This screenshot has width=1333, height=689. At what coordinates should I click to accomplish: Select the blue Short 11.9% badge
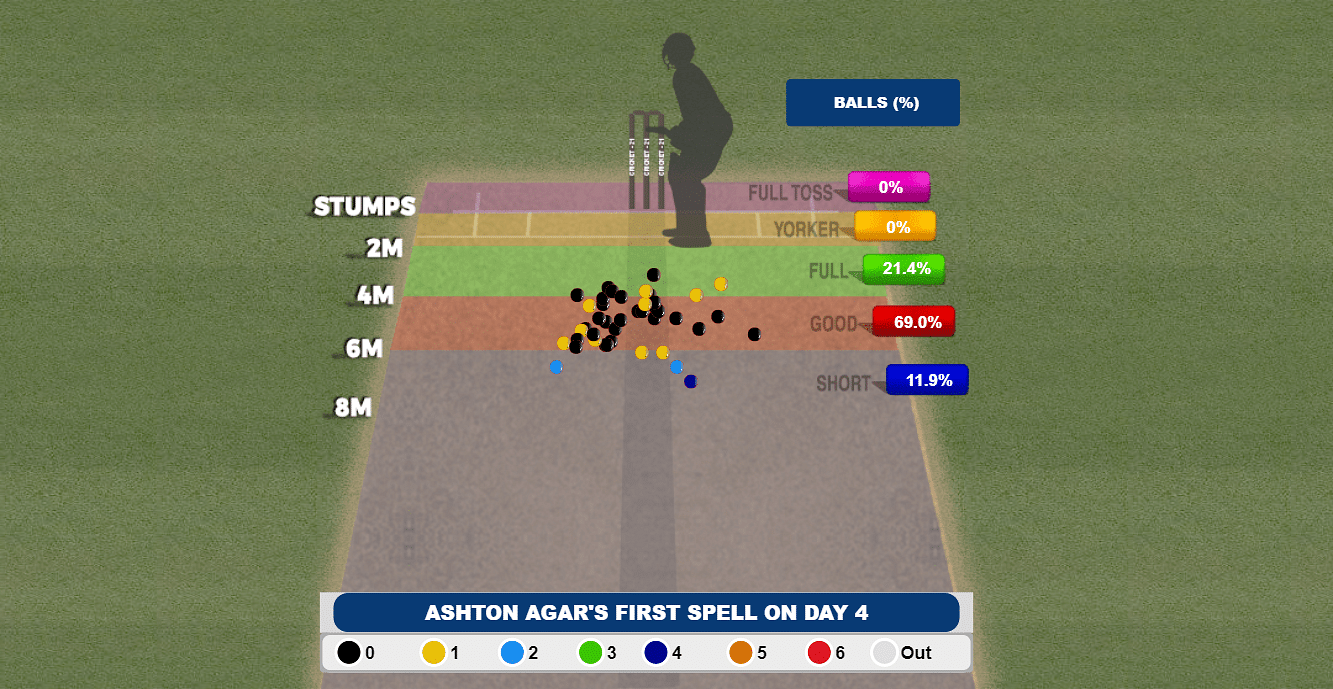(927, 380)
